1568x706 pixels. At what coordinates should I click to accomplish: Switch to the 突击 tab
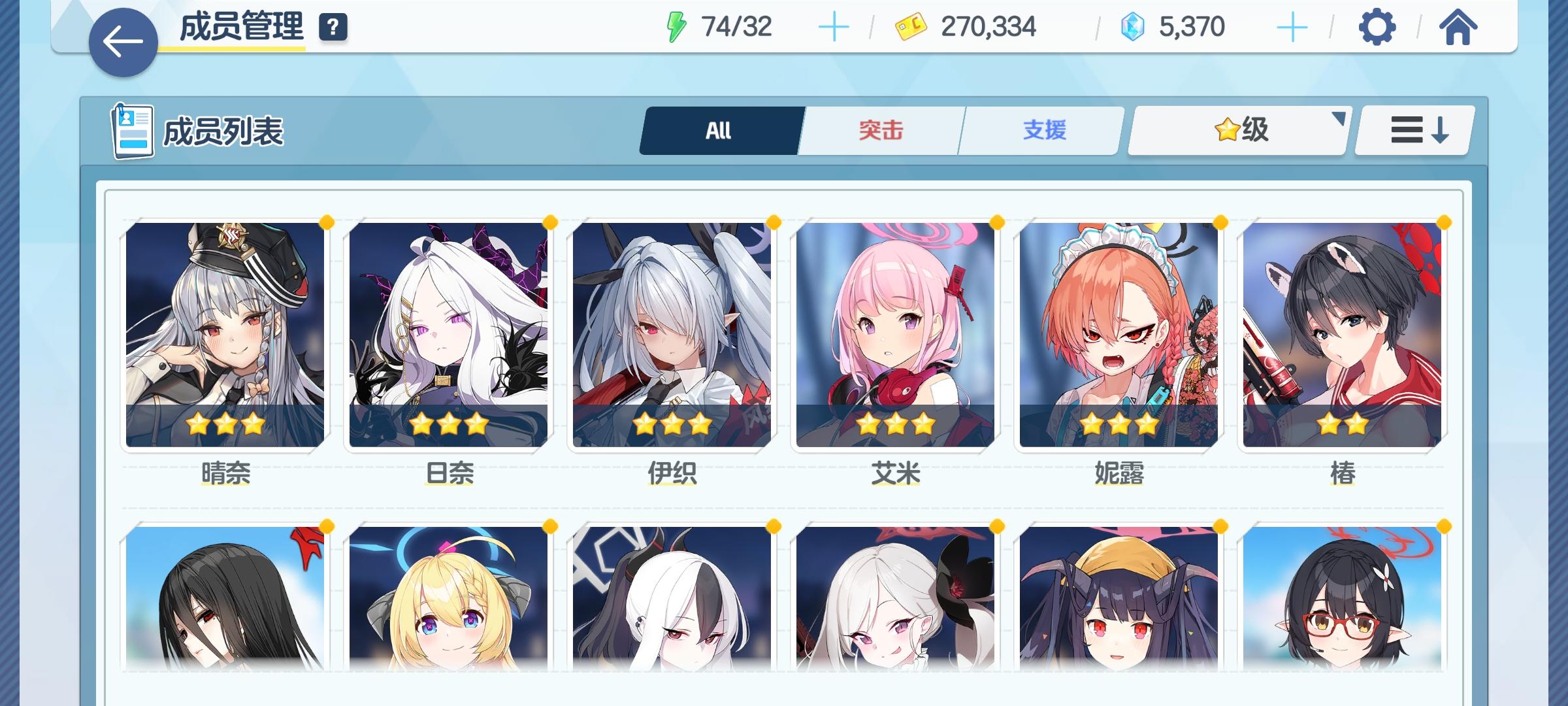click(x=879, y=129)
